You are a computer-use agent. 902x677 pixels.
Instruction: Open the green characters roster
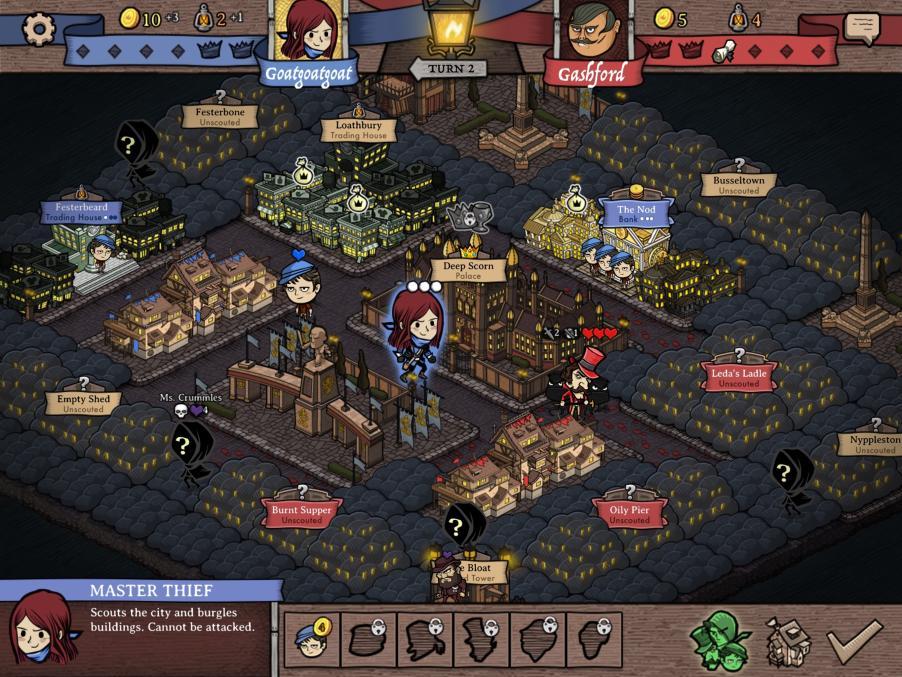[x=721, y=640]
